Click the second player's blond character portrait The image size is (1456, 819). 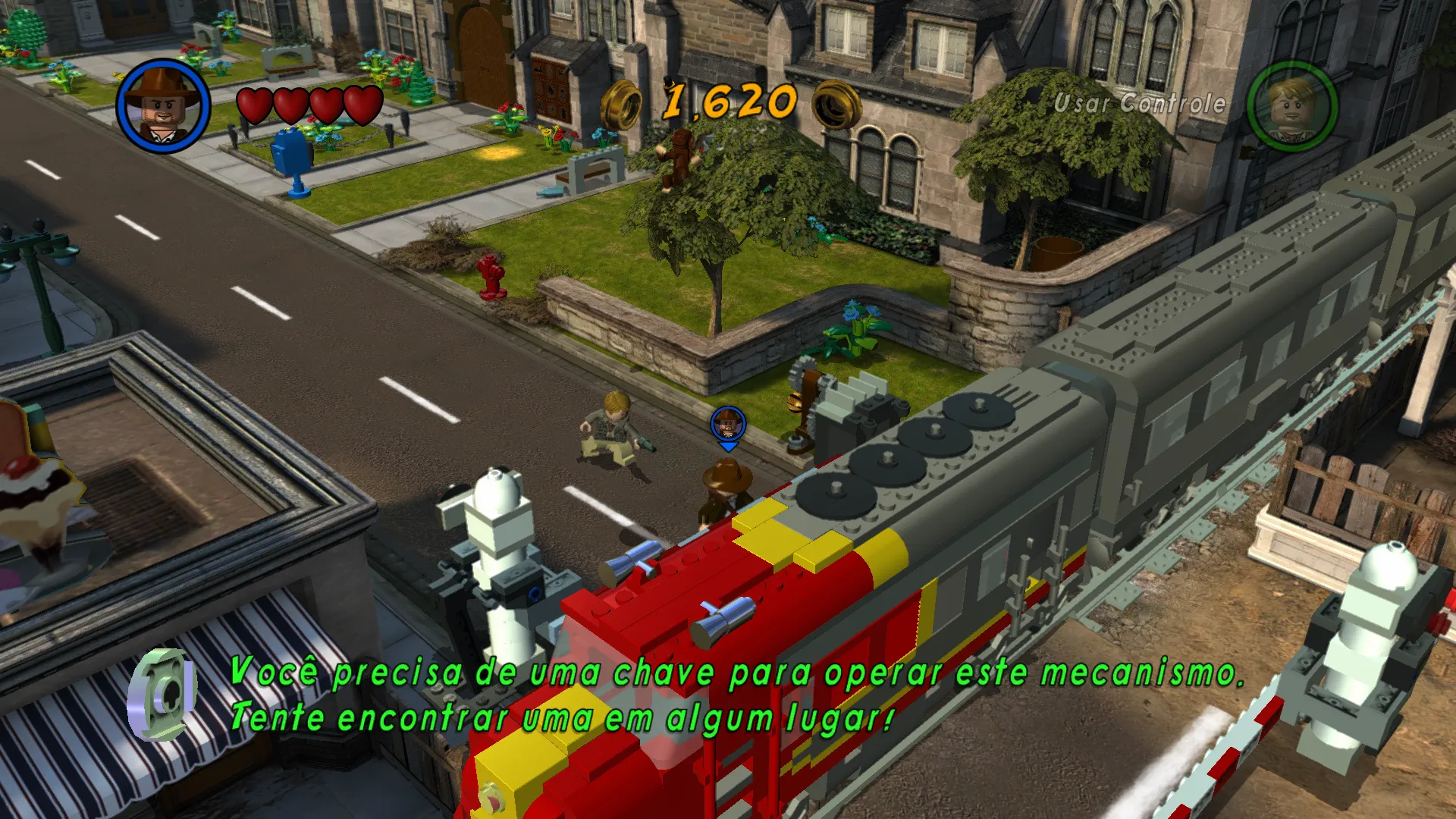[1292, 106]
